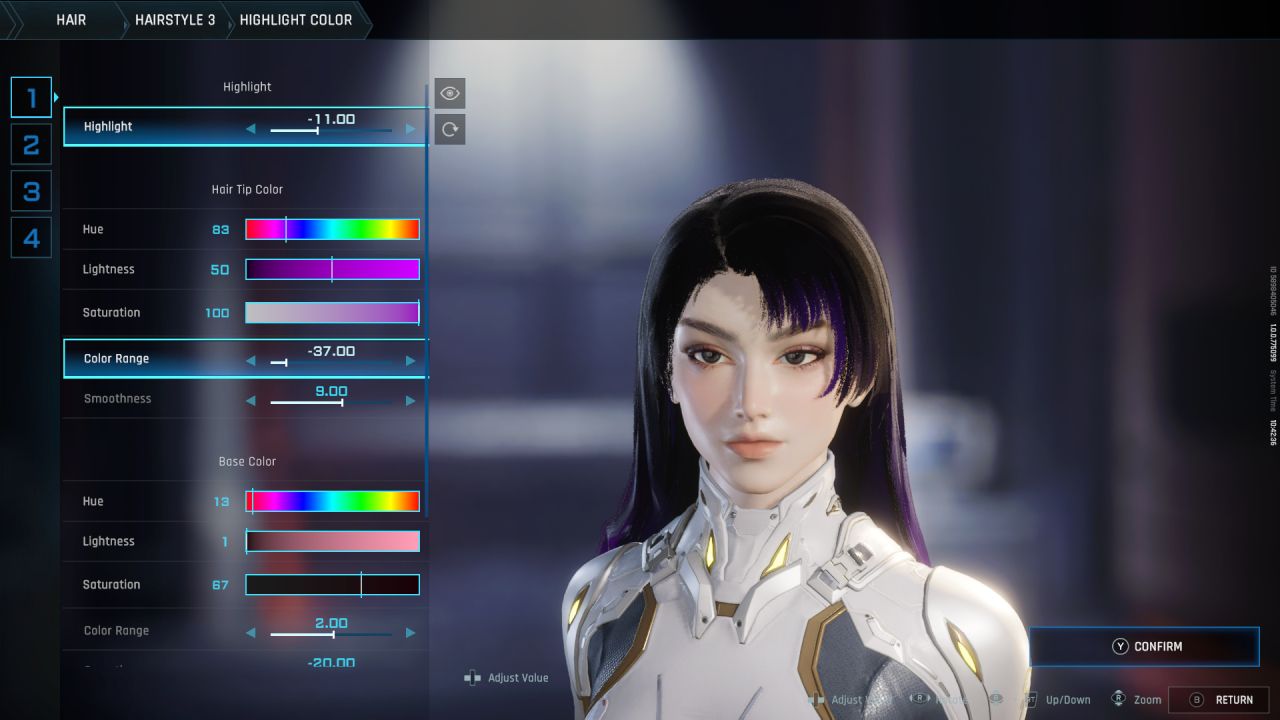Screen dimensions: 1280x720
Task: Toggle the eye icon to hide the UI panel
Action: (x=449, y=93)
